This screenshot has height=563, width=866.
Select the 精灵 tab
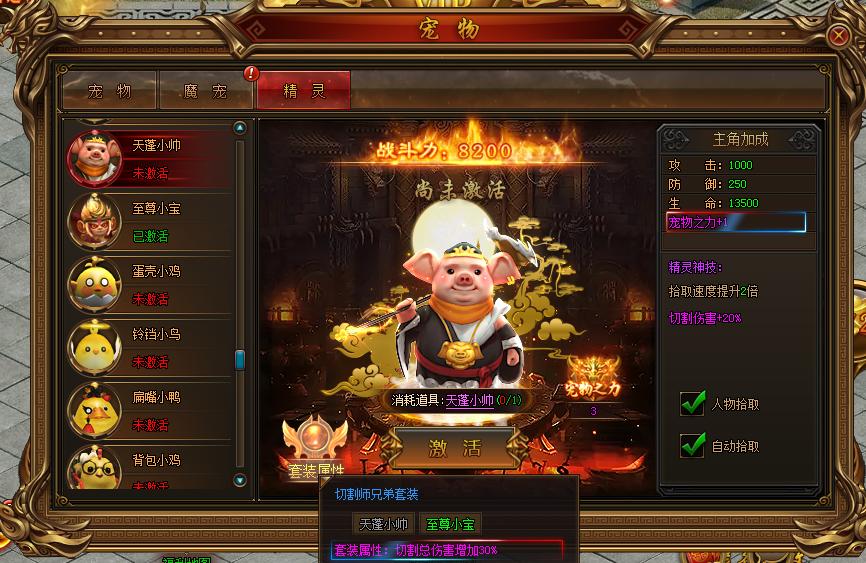tap(304, 91)
